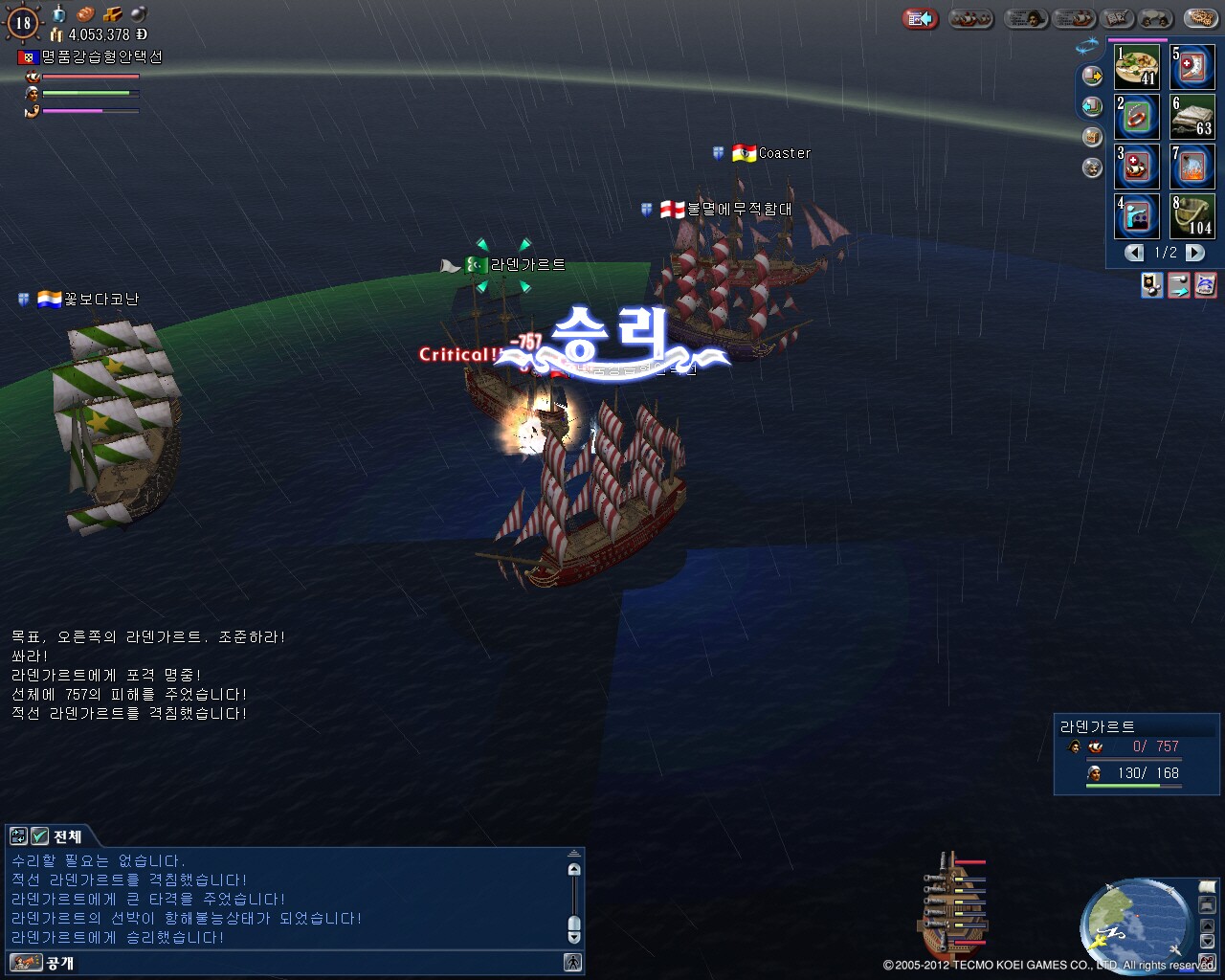The image size is (1225, 980).
Task: Go to next hotbar page
Action: 1194,253
